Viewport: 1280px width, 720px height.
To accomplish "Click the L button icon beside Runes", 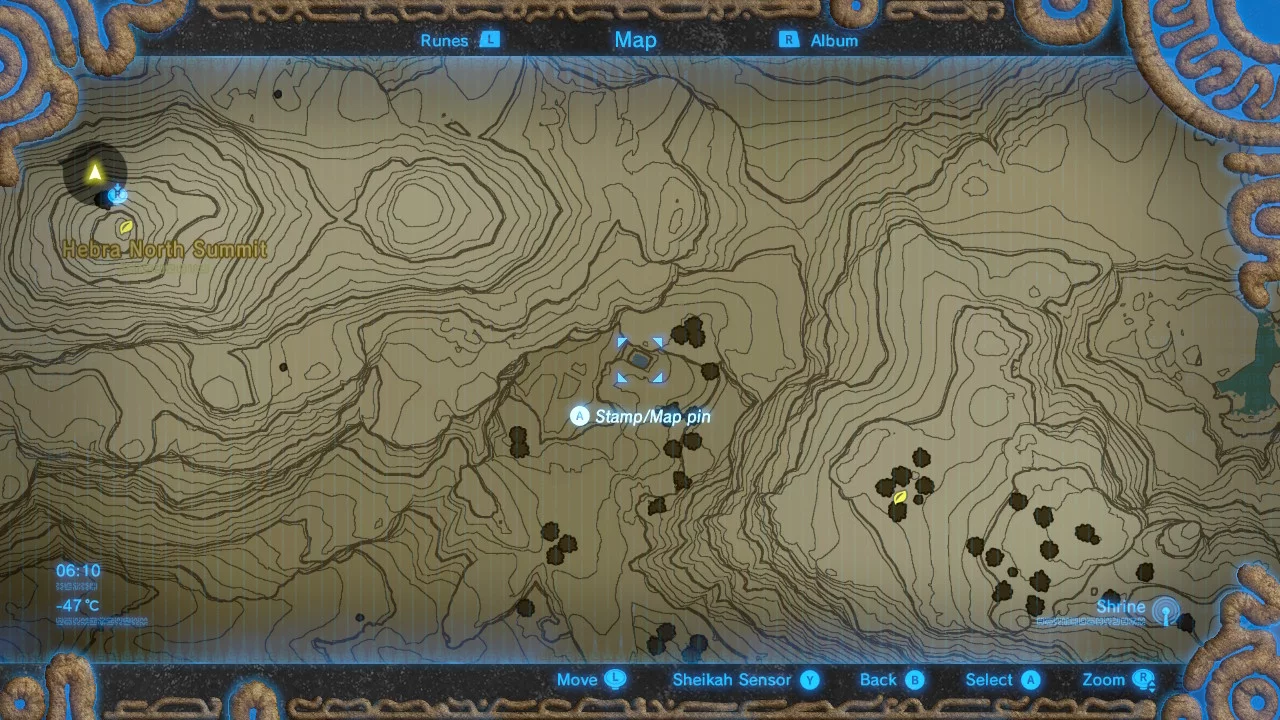I will click(489, 41).
